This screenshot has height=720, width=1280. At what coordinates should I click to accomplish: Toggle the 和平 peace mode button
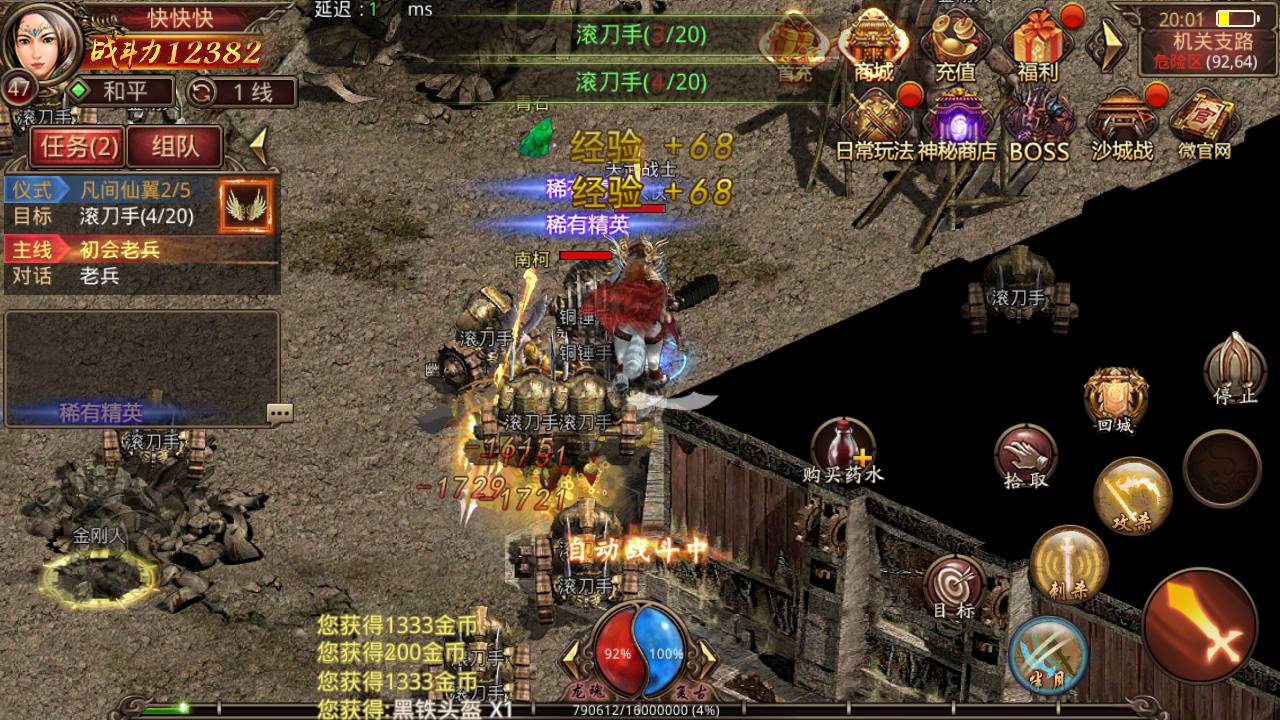tap(108, 92)
